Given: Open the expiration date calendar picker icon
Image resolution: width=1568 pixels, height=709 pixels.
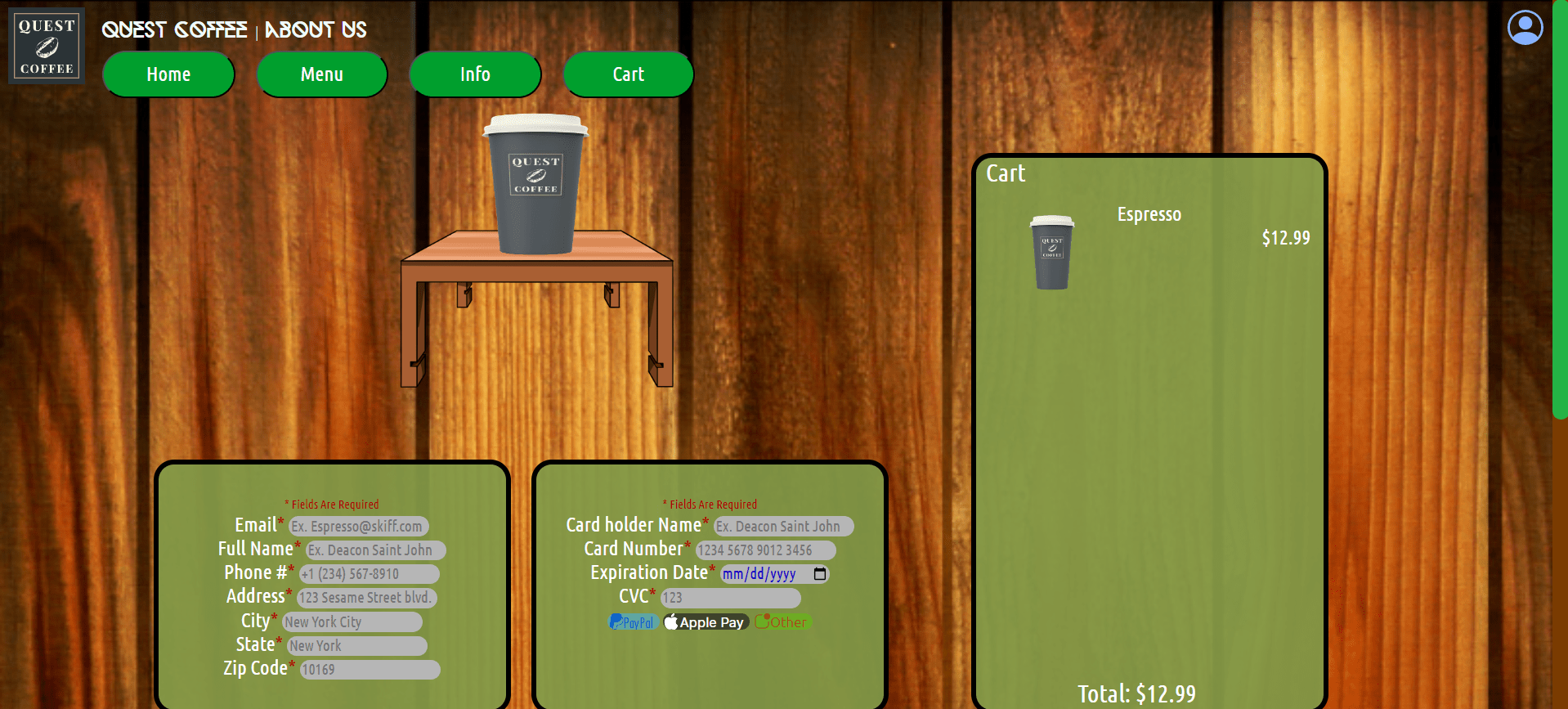Looking at the screenshot, I should pyautogui.click(x=820, y=574).
